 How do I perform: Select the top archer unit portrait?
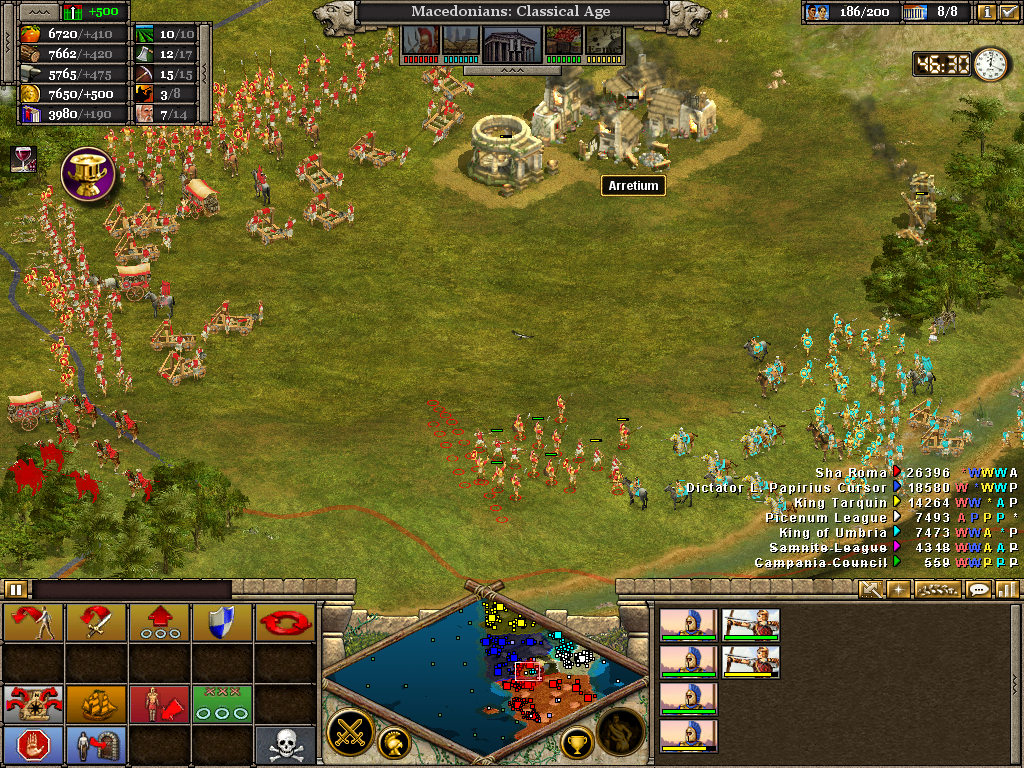pyautogui.click(x=750, y=625)
